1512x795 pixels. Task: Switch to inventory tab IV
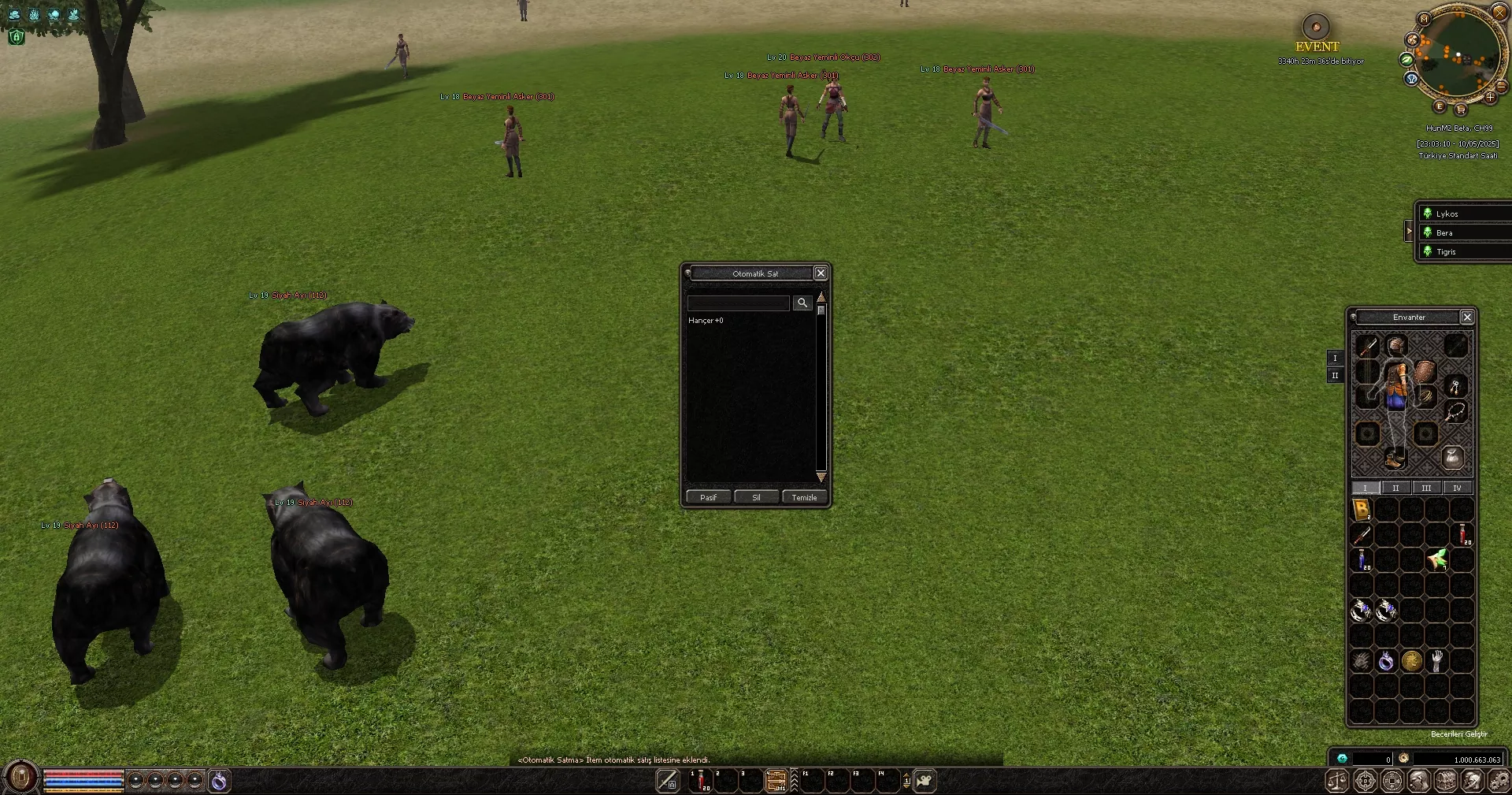click(x=1456, y=488)
